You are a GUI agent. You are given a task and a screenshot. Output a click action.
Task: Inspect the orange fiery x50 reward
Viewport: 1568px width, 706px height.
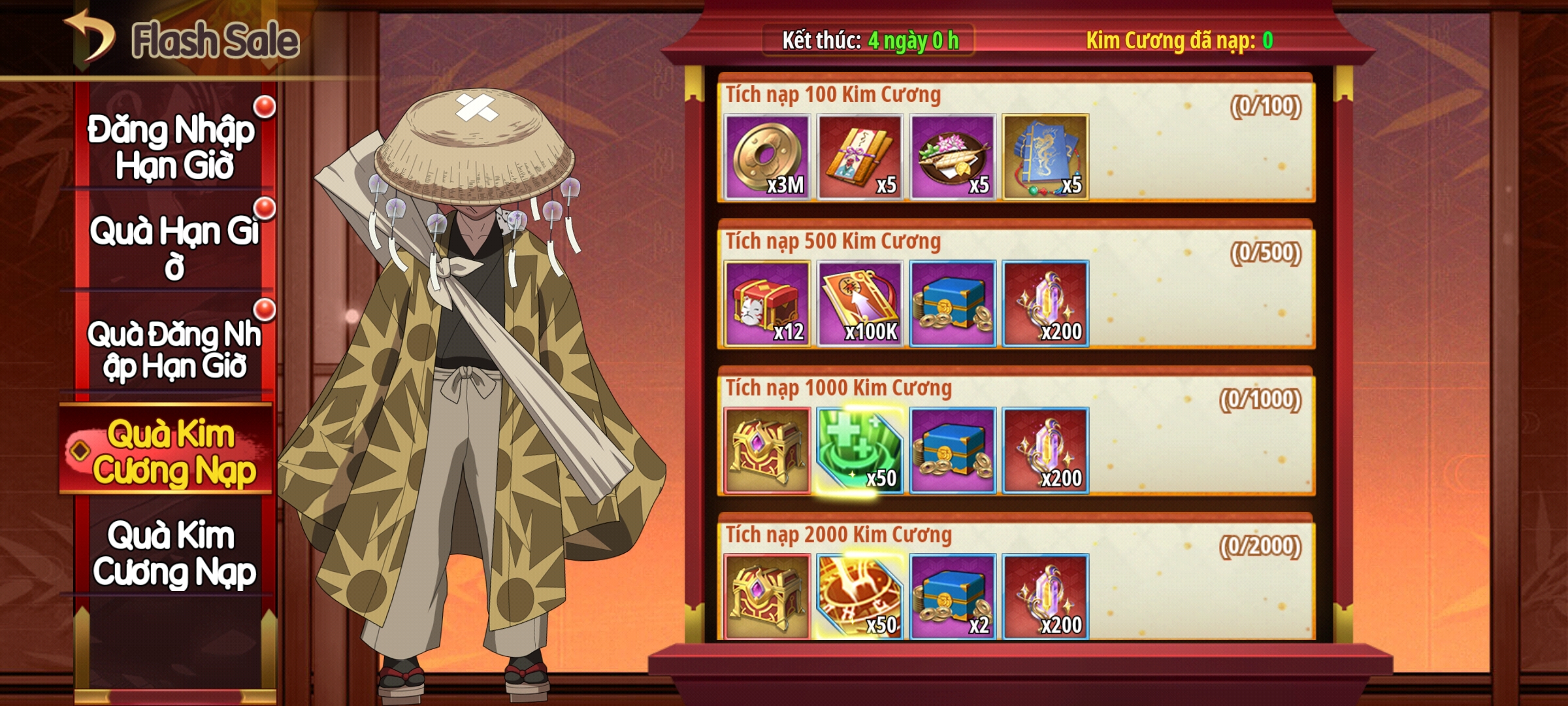tap(860, 596)
